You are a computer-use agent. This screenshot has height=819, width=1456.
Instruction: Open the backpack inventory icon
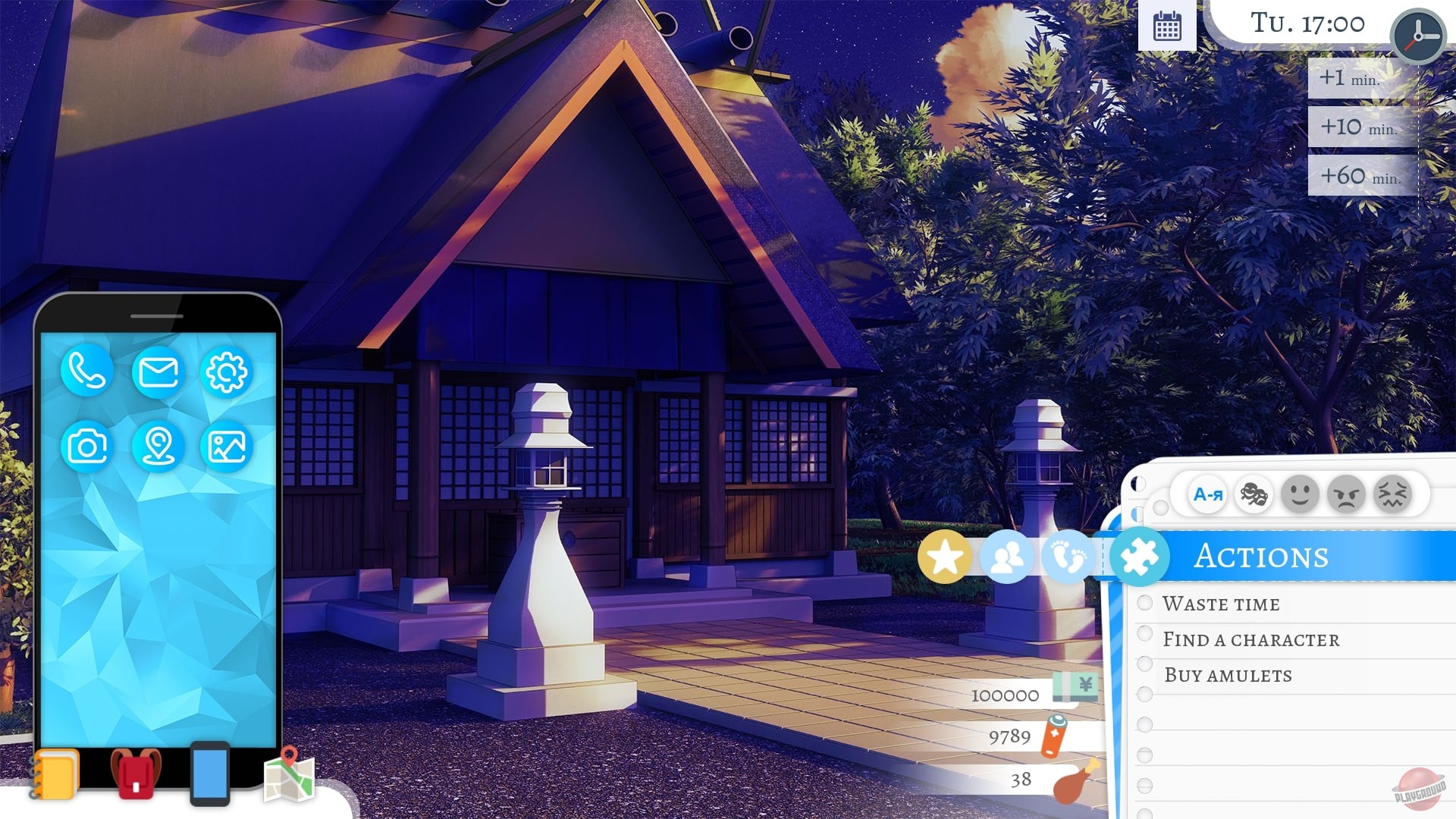tap(135, 773)
